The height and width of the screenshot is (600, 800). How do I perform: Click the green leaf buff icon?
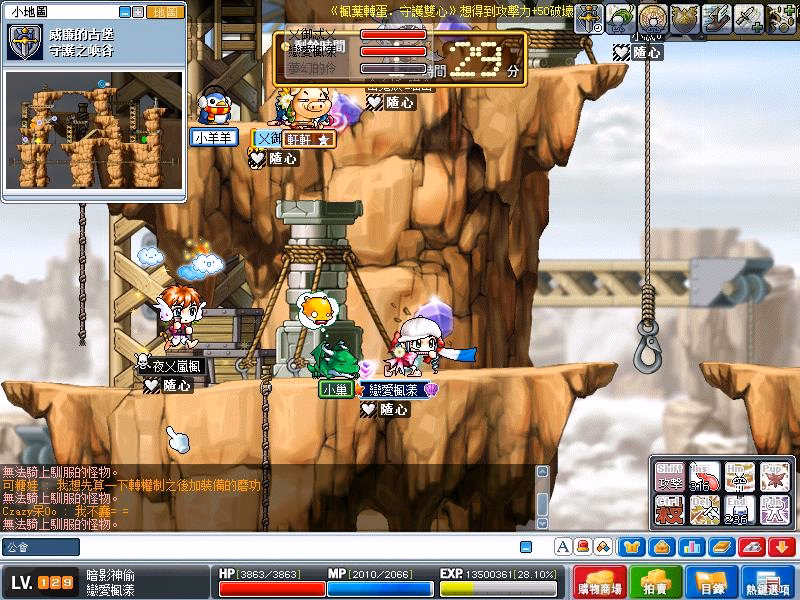[x=623, y=17]
